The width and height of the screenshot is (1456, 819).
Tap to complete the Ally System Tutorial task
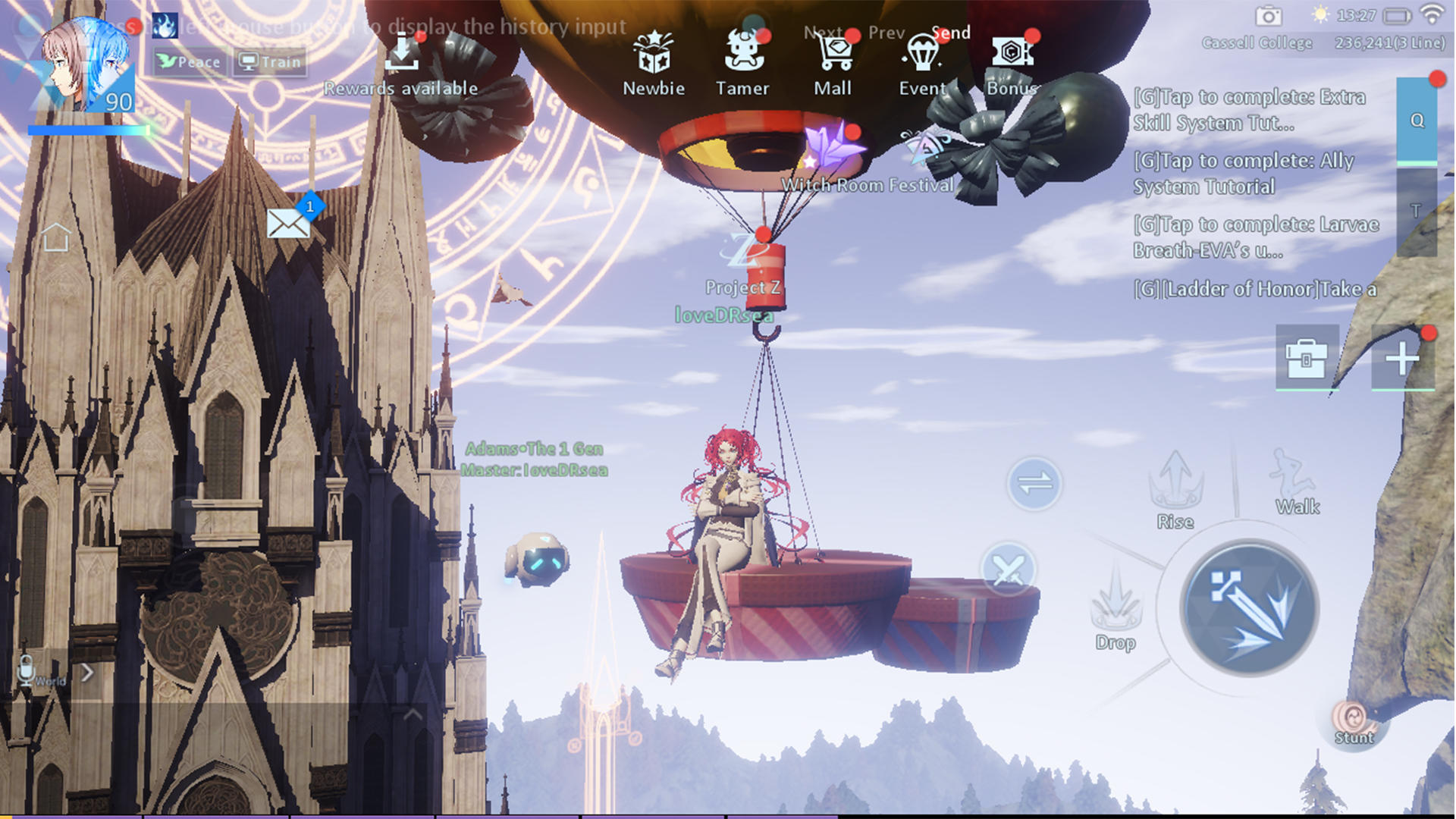[x=1244, y=174]
